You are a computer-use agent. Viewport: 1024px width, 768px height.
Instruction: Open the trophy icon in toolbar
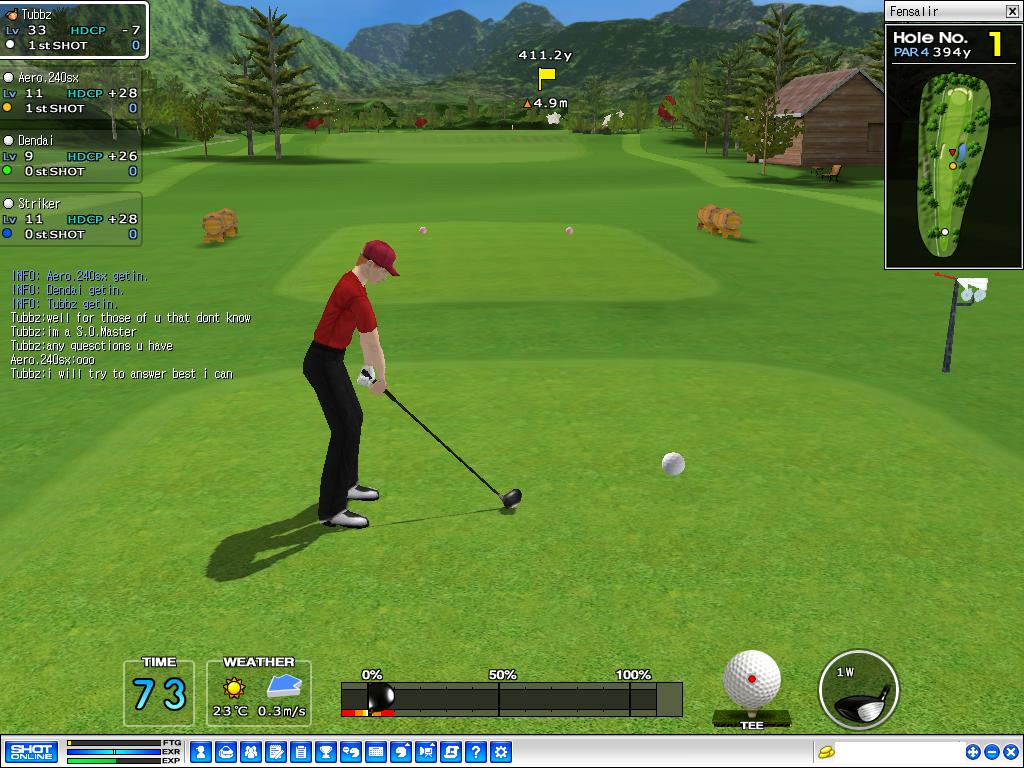tap(326, 752)
